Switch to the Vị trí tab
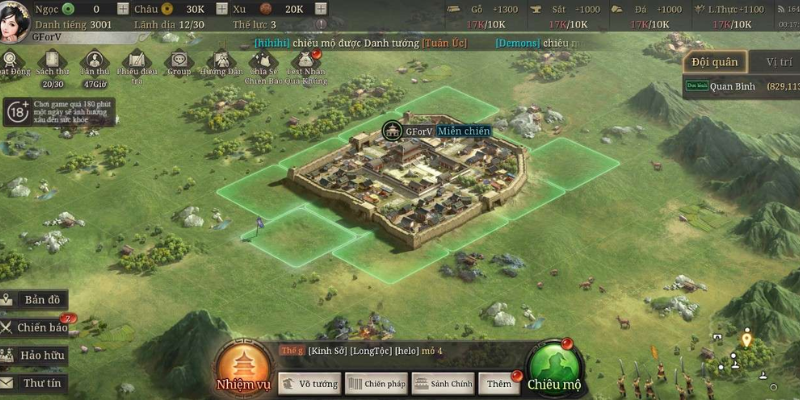This screenshot has width=800, height=400. (x=778, y=62)
